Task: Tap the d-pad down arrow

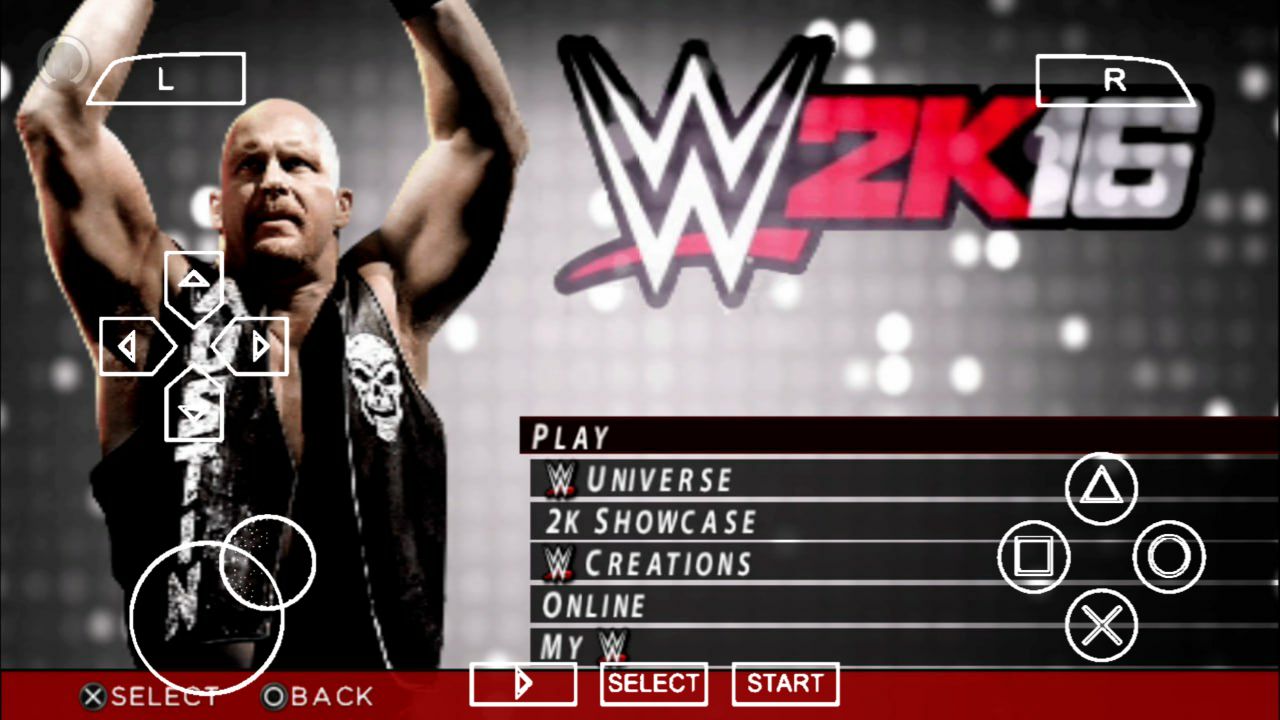Action: click(193, 408)
